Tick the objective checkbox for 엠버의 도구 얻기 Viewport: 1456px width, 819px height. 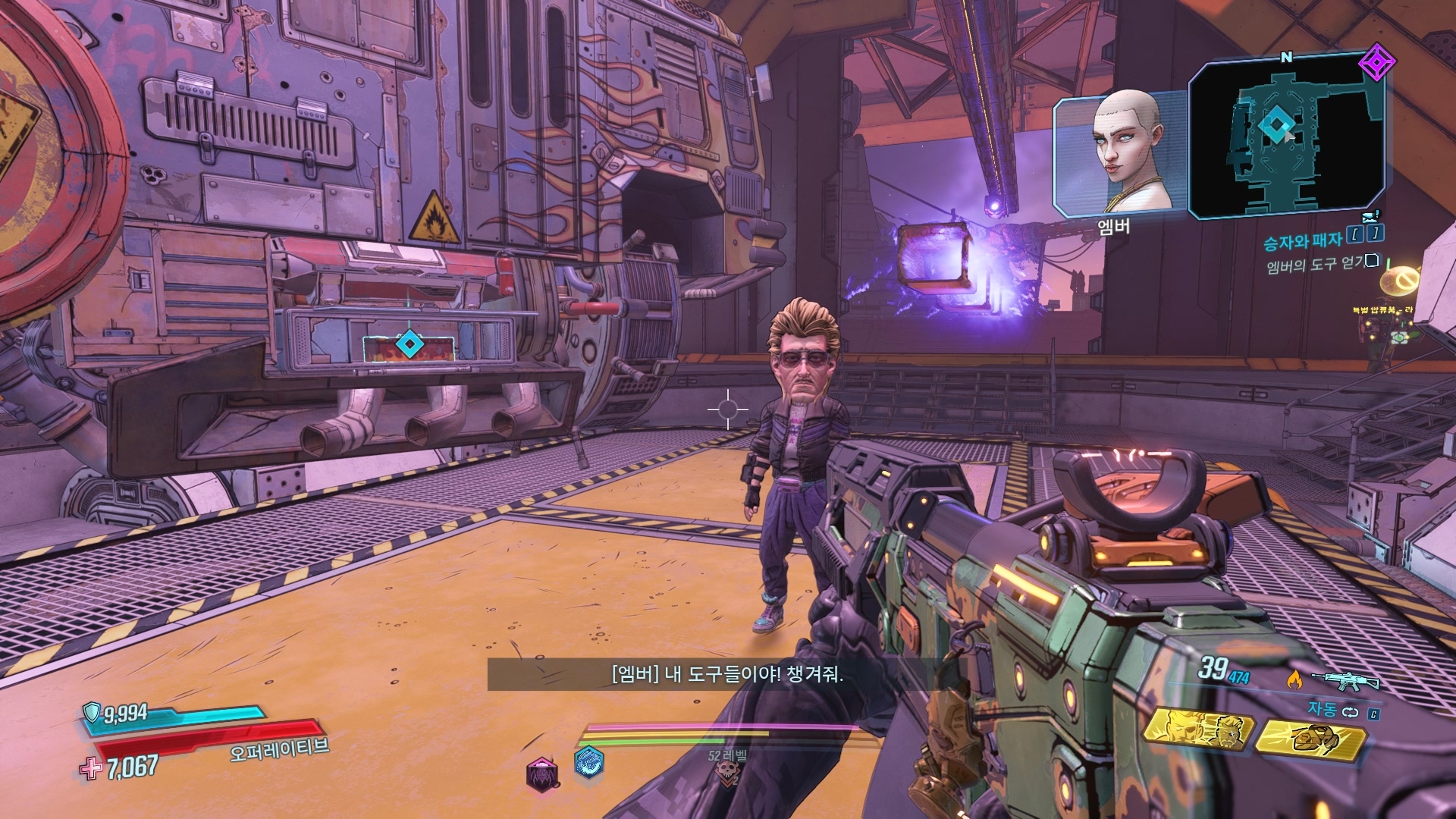[1371, 262]
